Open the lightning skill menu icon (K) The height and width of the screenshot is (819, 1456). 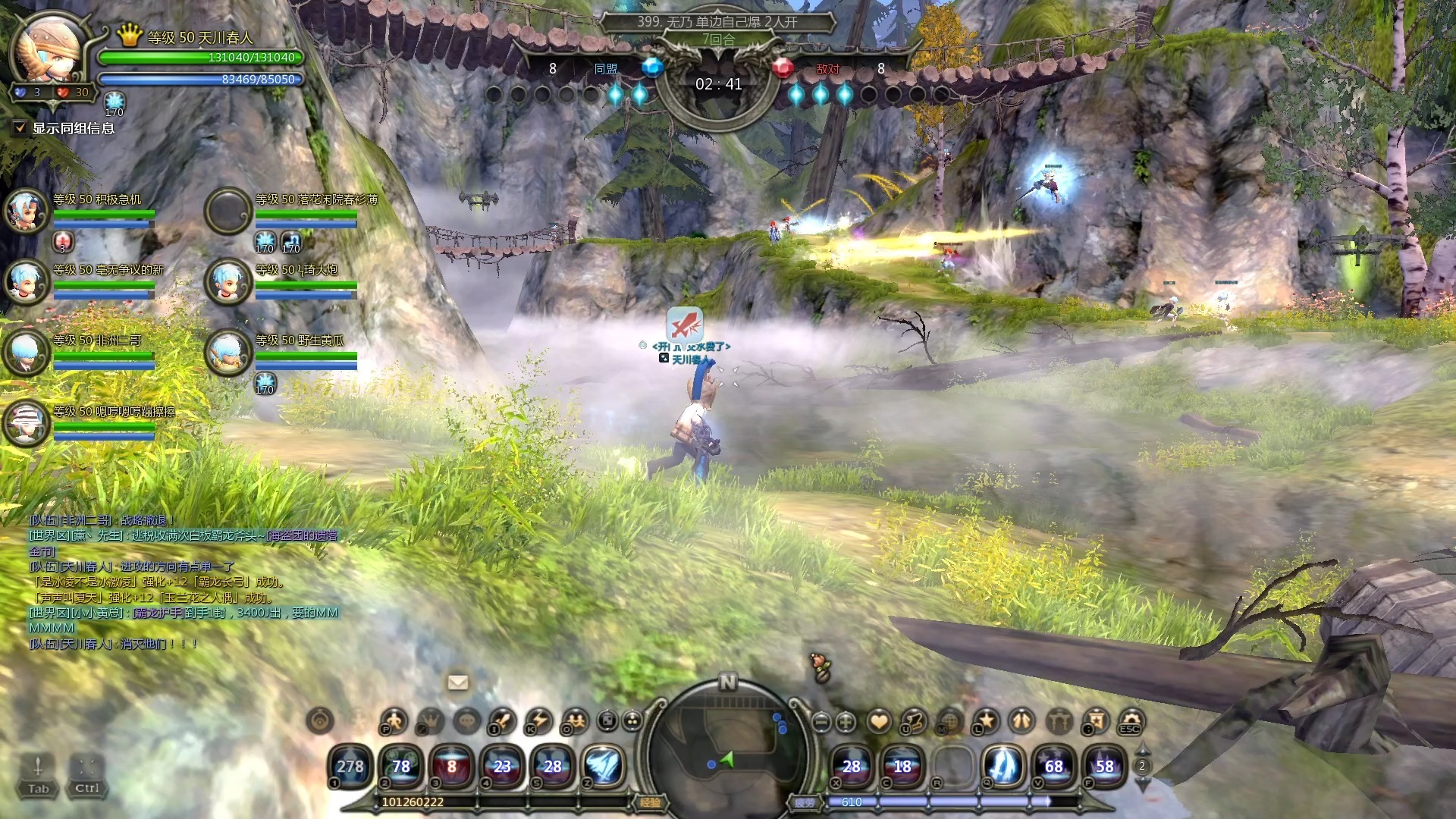pyautogui.click(x=538, y=720)
